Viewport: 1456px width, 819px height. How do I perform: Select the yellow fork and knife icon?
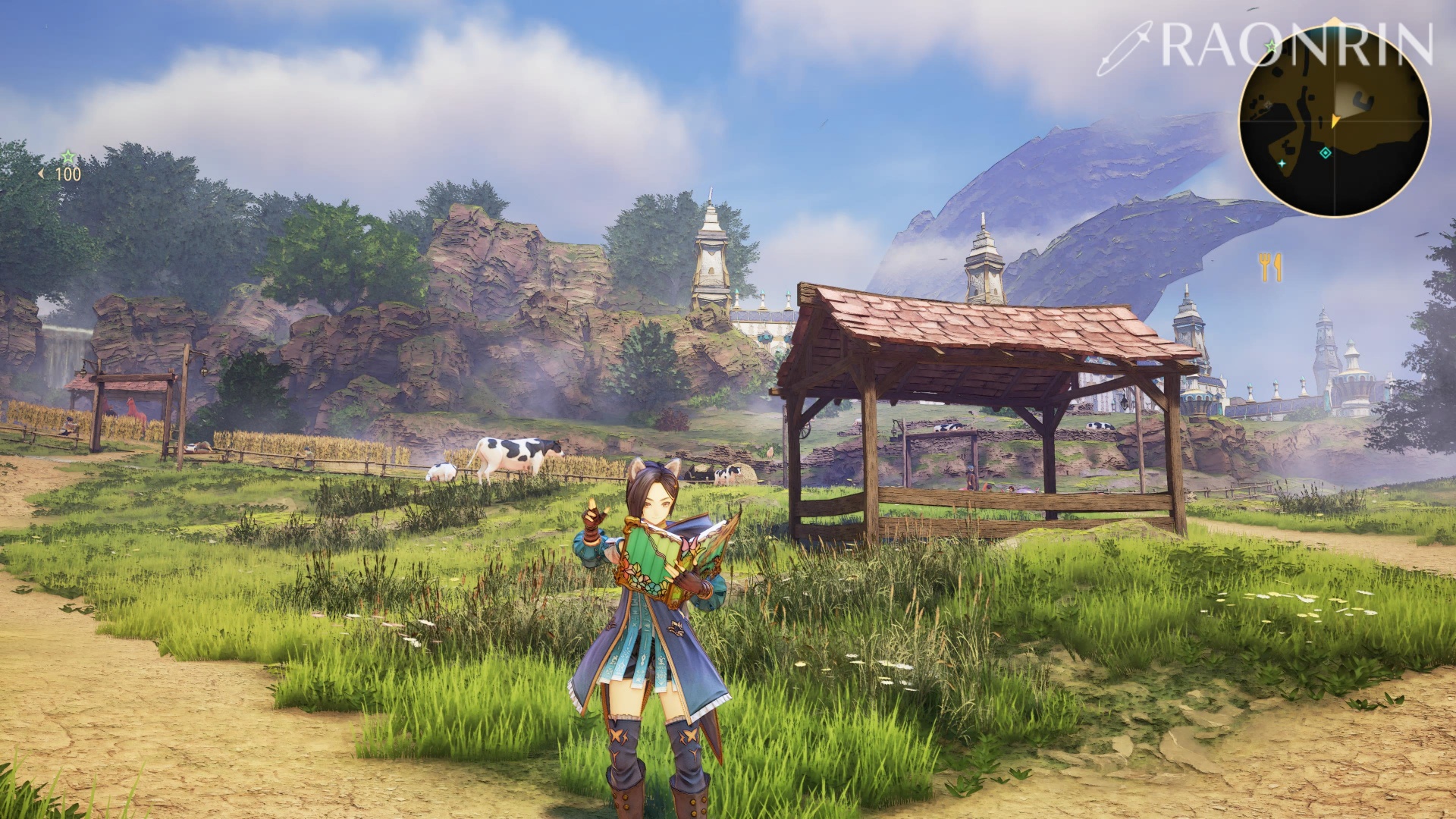1270,267
